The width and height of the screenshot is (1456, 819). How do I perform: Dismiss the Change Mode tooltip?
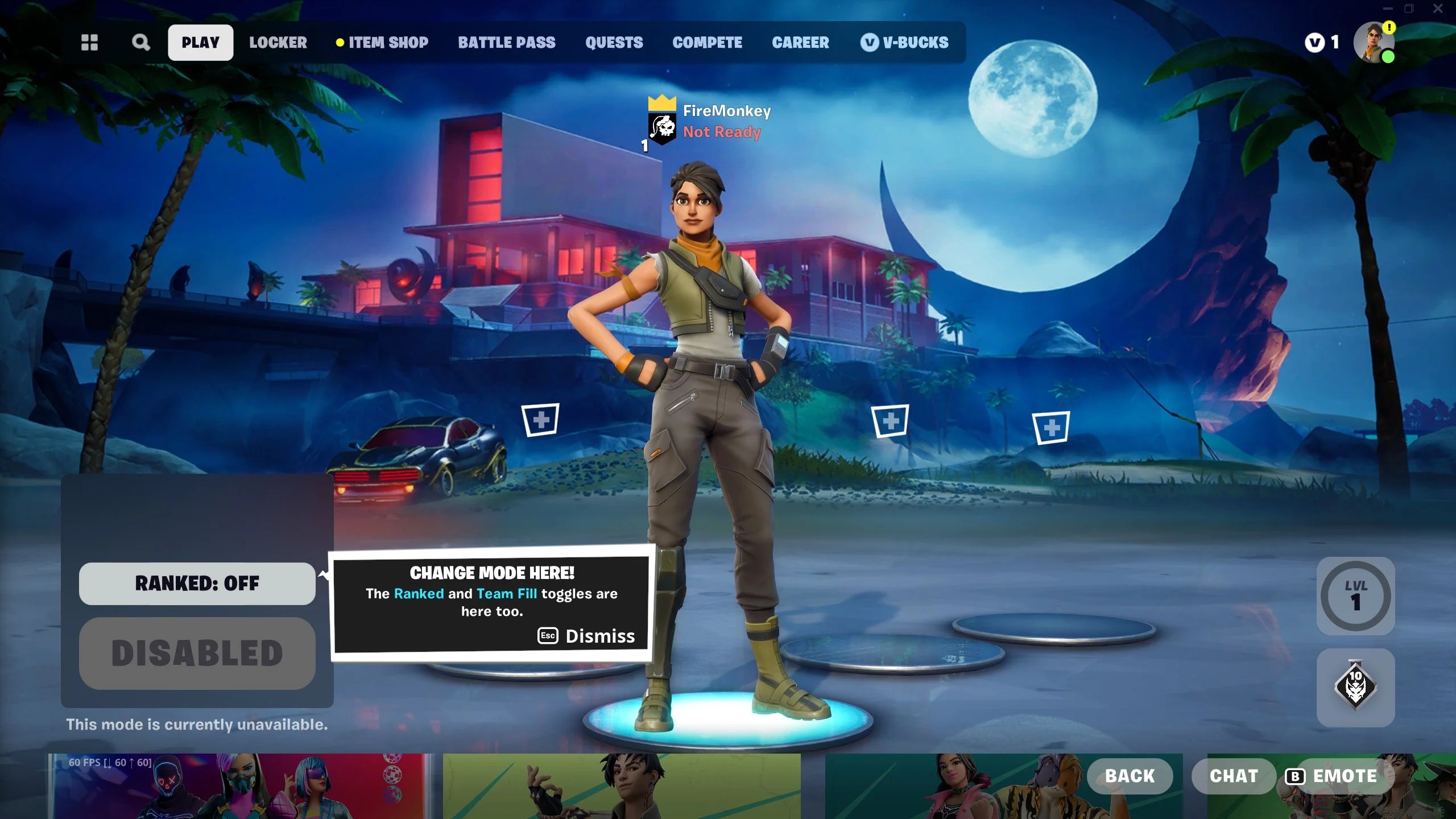pos(586,636)
